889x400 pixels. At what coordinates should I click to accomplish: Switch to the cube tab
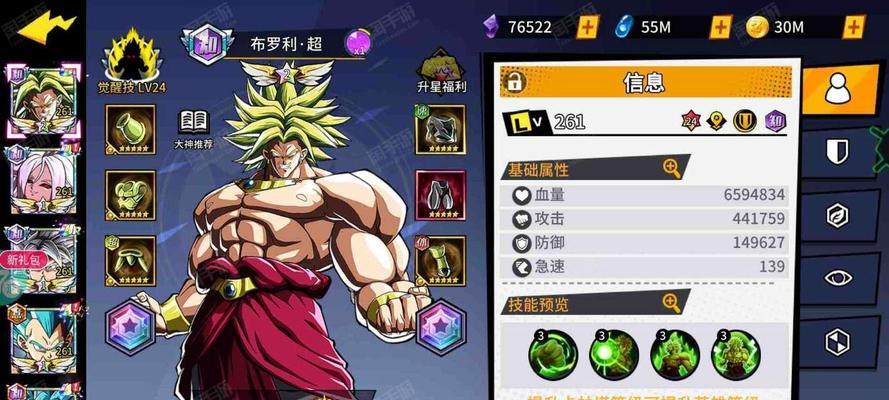pos(836,341)
